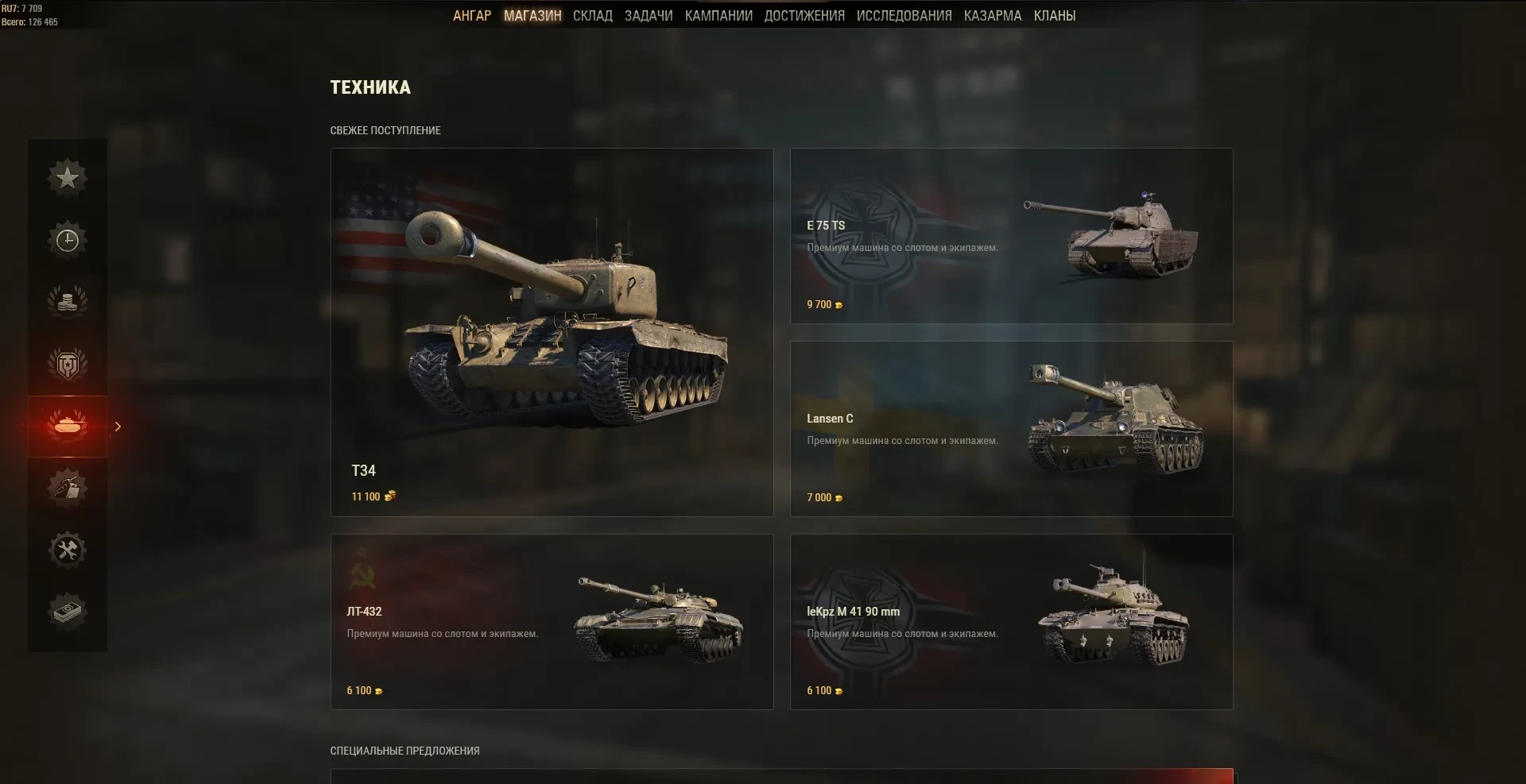This screenshot has height=784, width=1526.
Task: Open the Ангар tab
Action: point(471,16)
